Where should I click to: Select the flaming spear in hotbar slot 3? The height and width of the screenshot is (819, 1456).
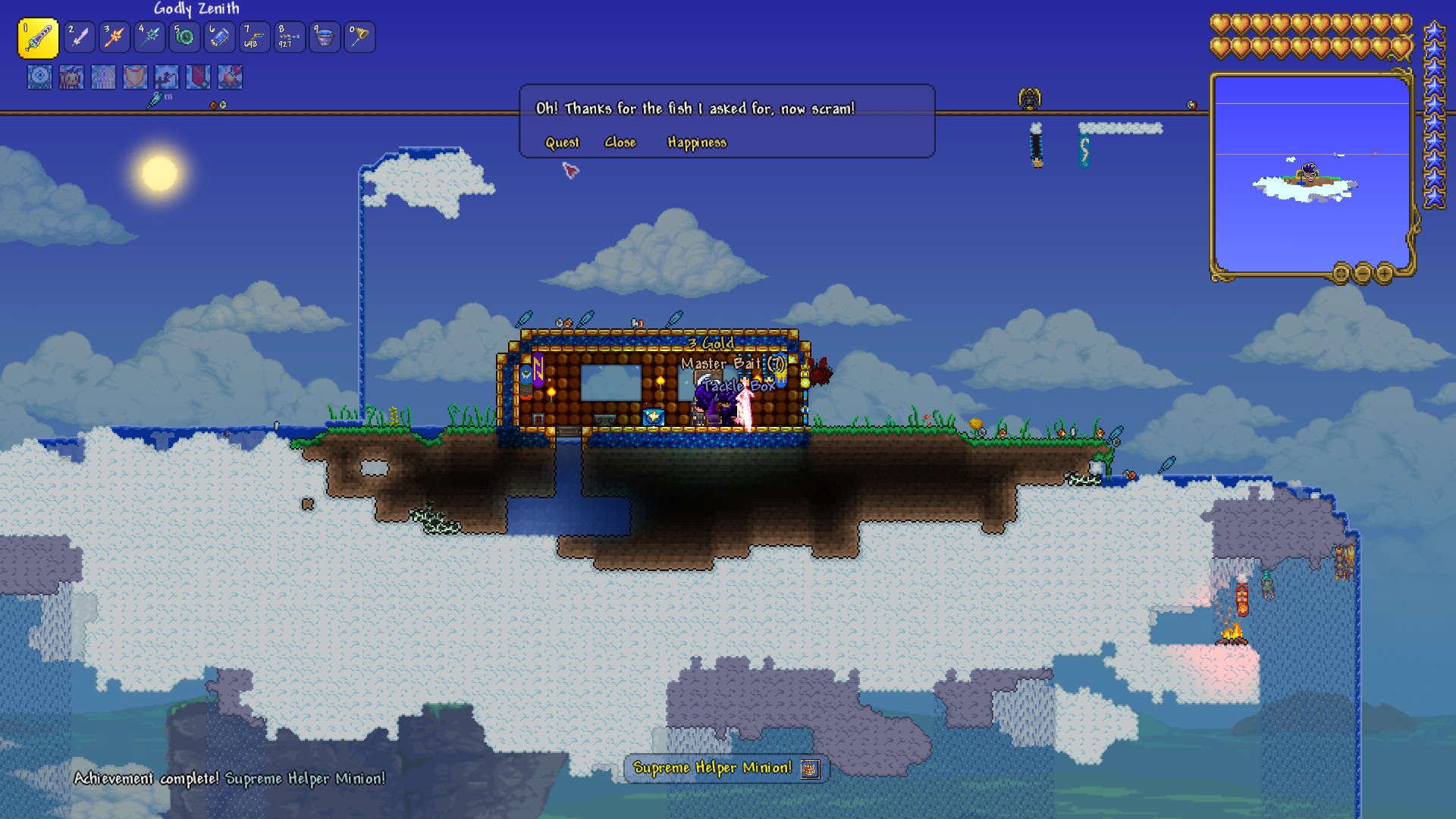[x=114, y=36]
